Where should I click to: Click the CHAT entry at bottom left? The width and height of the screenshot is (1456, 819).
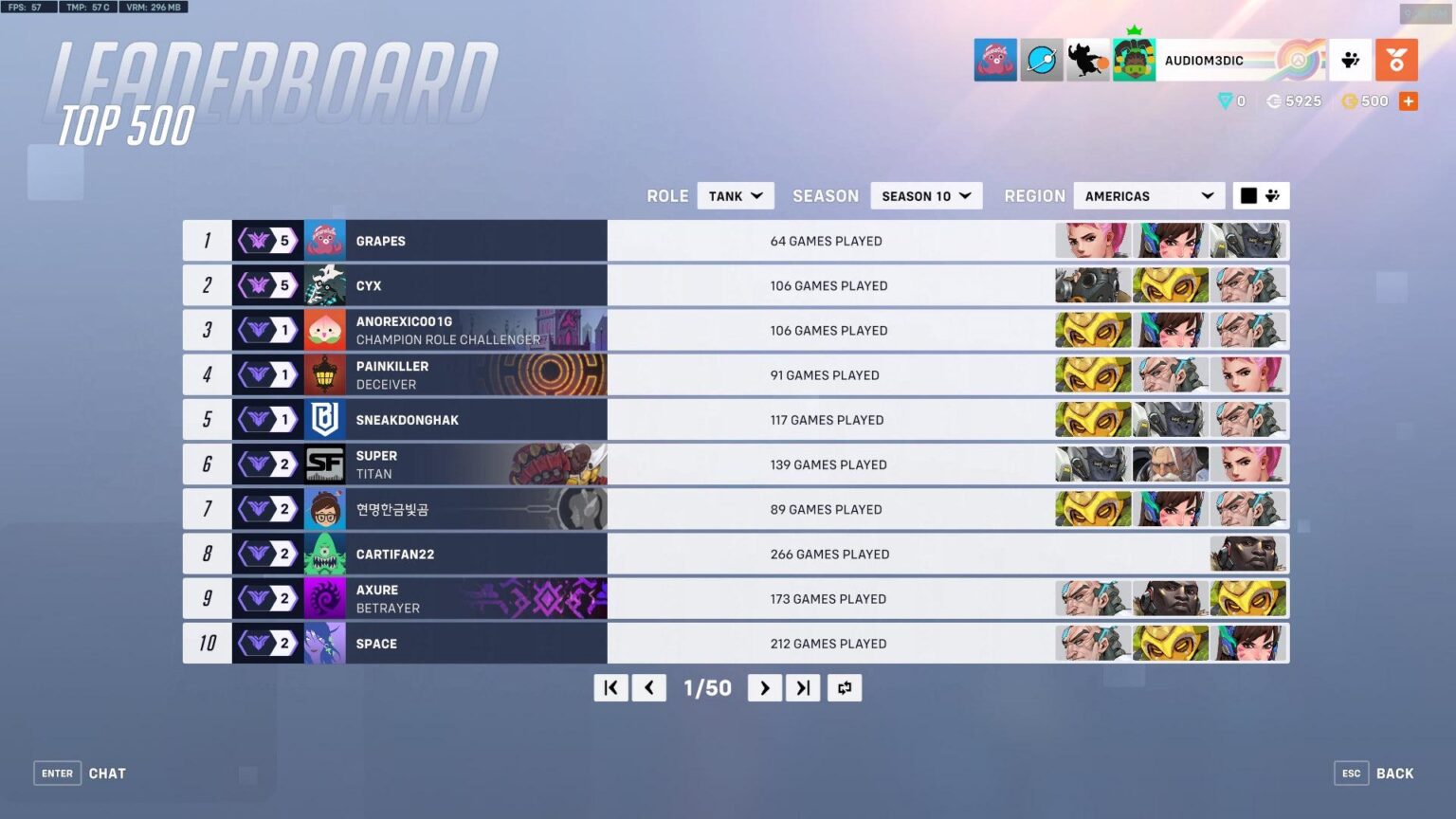[107, 773]
